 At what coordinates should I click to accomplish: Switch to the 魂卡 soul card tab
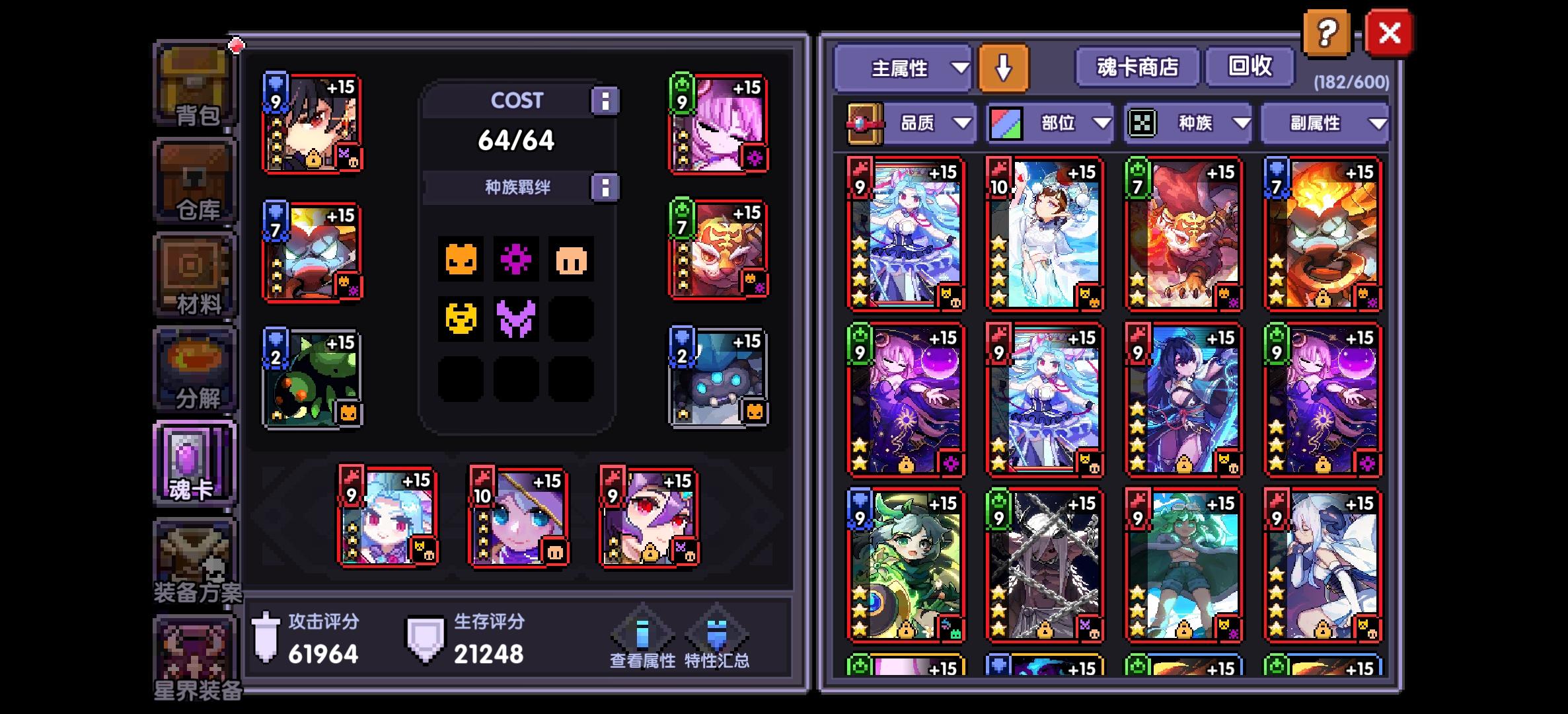coord(194,463)
